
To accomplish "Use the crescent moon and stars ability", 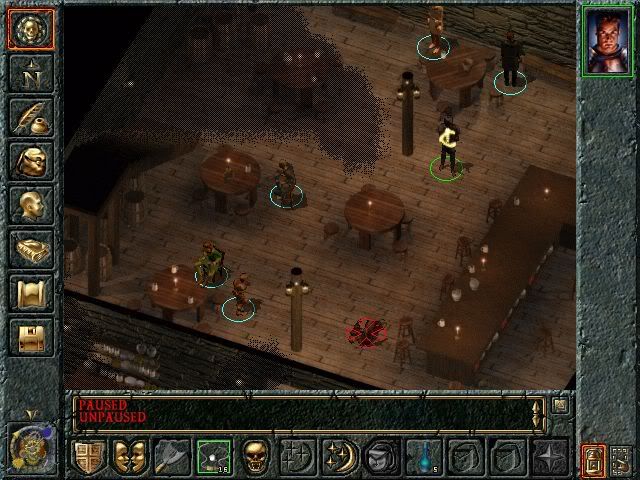I will click(x=338, y=457).
